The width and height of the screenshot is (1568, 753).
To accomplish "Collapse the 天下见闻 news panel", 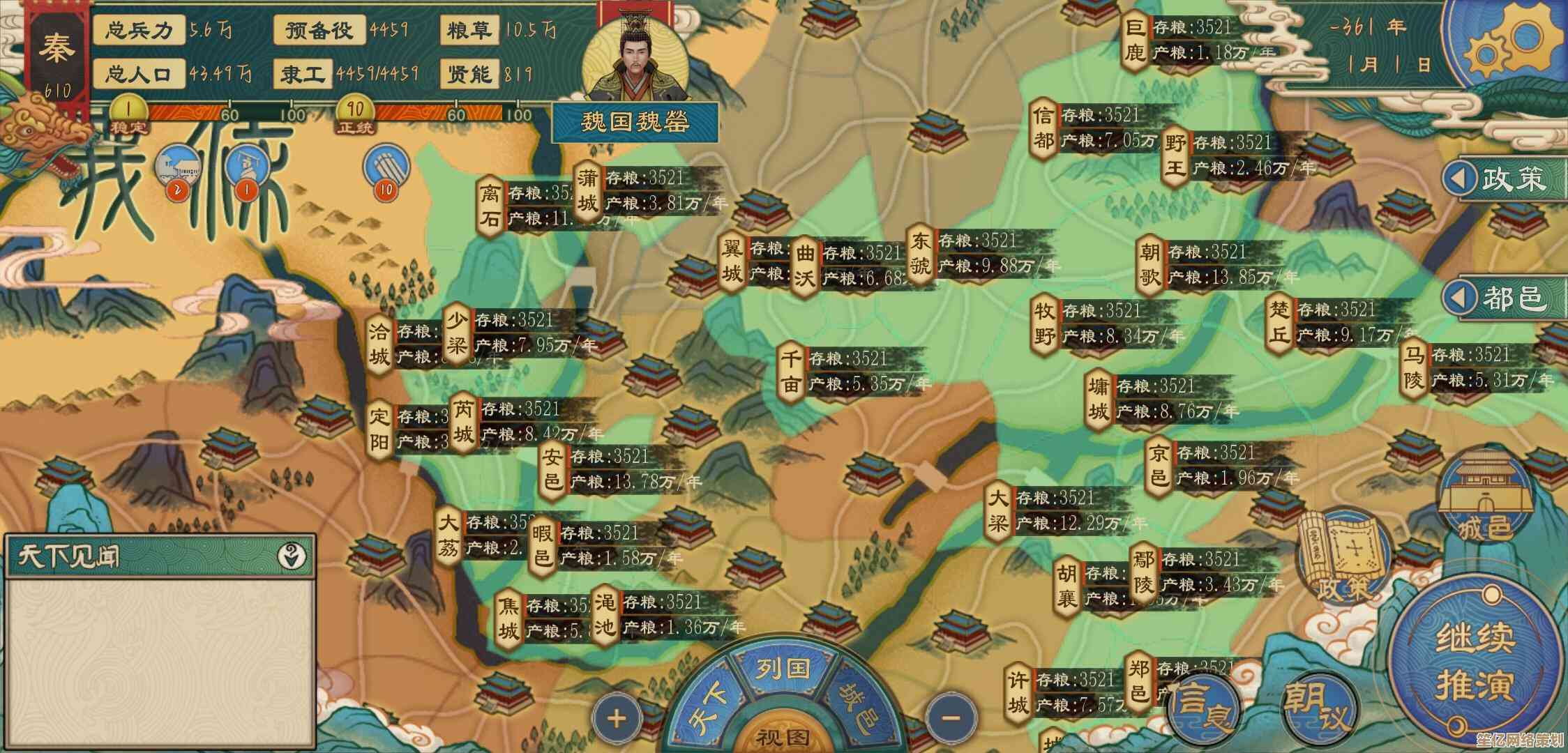I will pos(292,556).
